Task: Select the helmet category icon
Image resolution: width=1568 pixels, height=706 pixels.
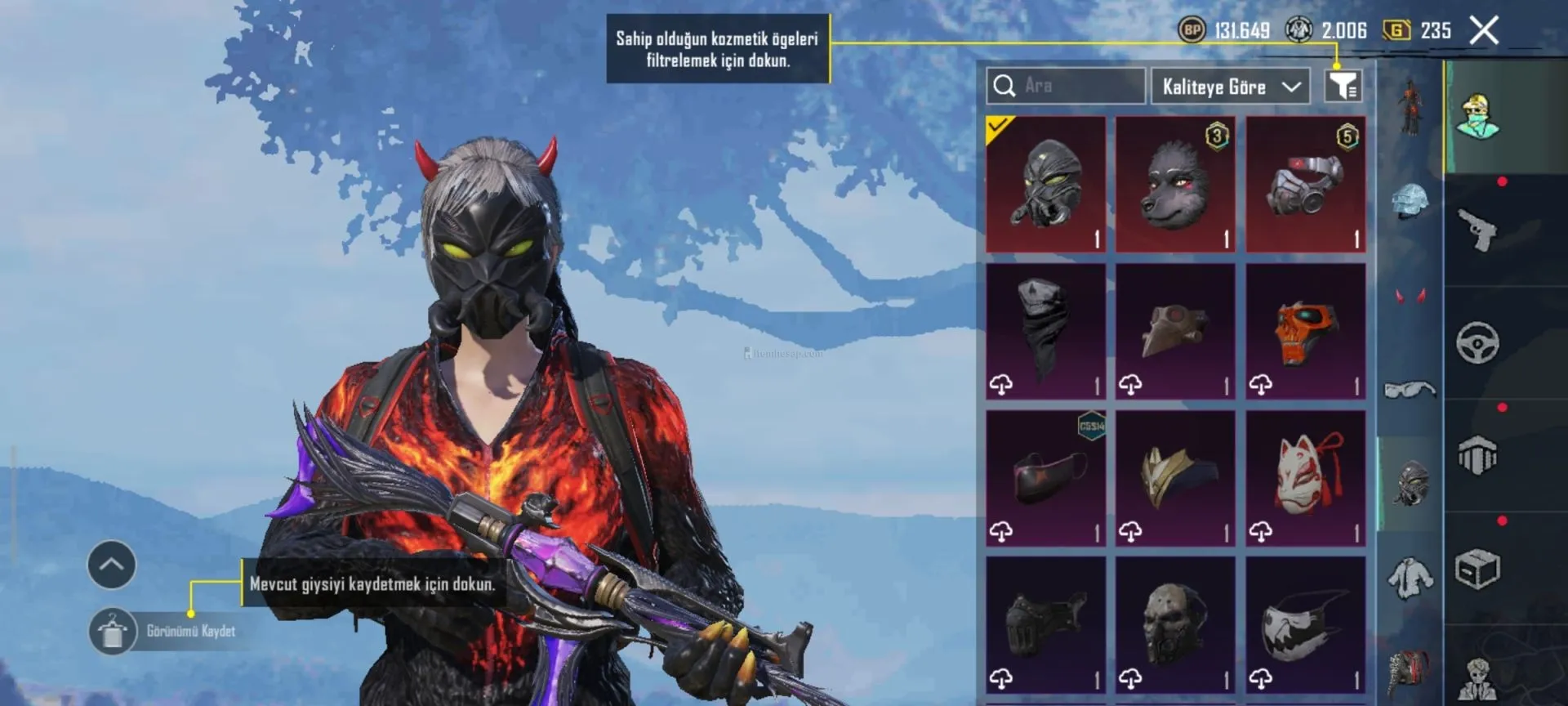Action: point(1410,201)
